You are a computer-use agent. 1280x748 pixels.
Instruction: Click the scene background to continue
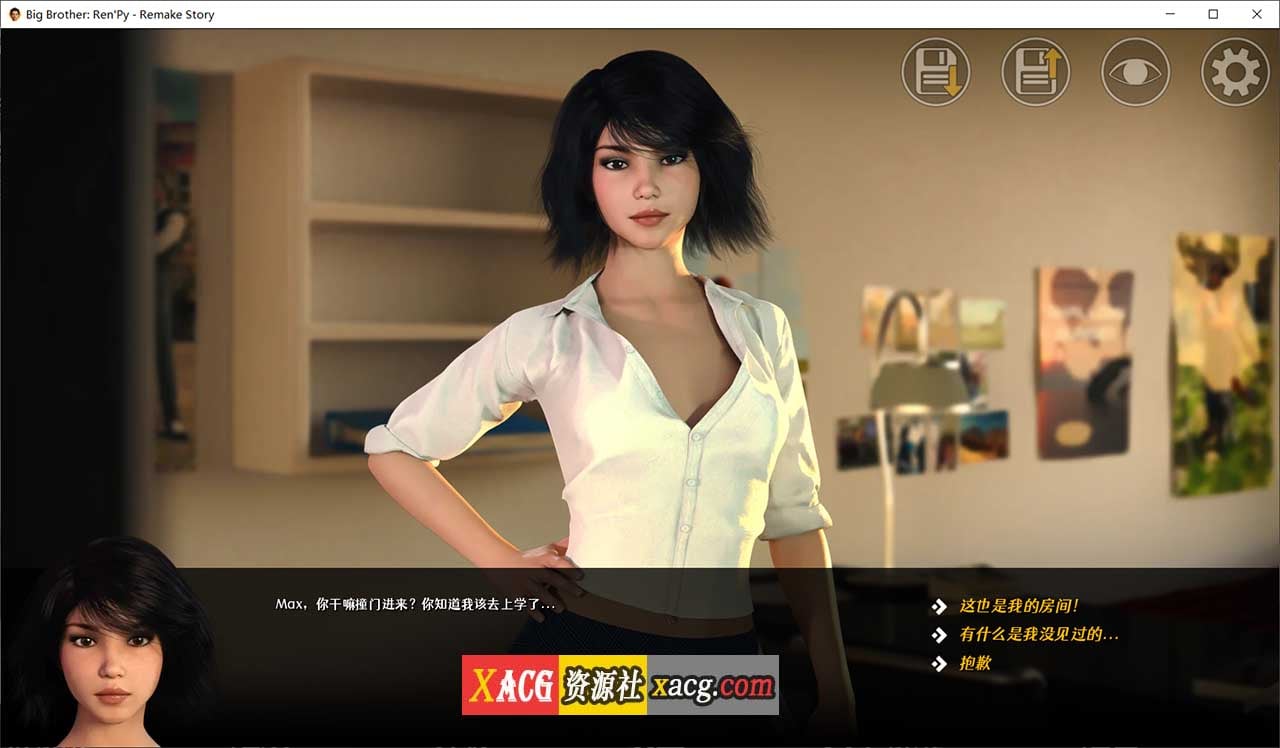(x=300, y=300)
